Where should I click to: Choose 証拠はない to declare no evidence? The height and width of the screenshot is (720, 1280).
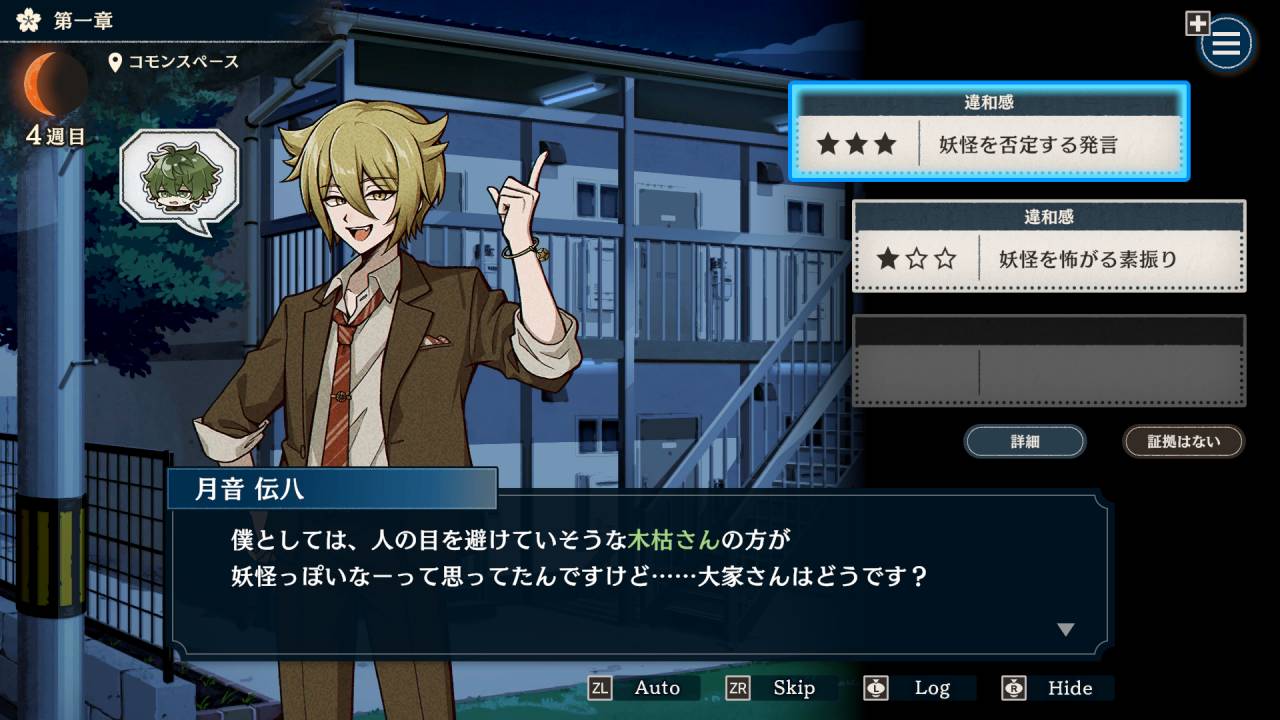(x=1183, y=441)
